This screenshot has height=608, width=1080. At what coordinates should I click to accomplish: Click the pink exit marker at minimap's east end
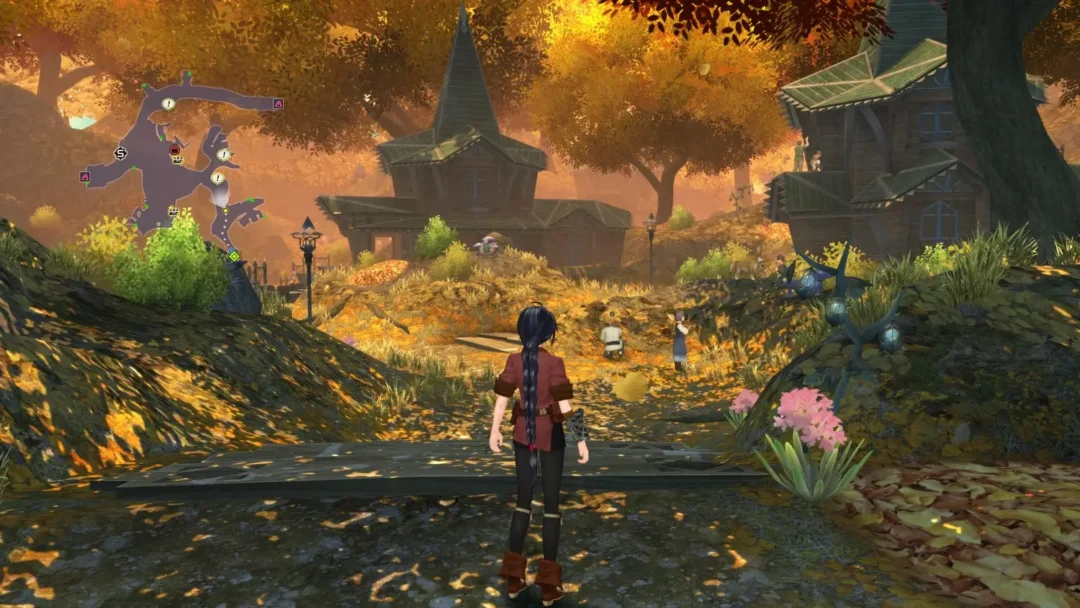click(x=278, y=104)
